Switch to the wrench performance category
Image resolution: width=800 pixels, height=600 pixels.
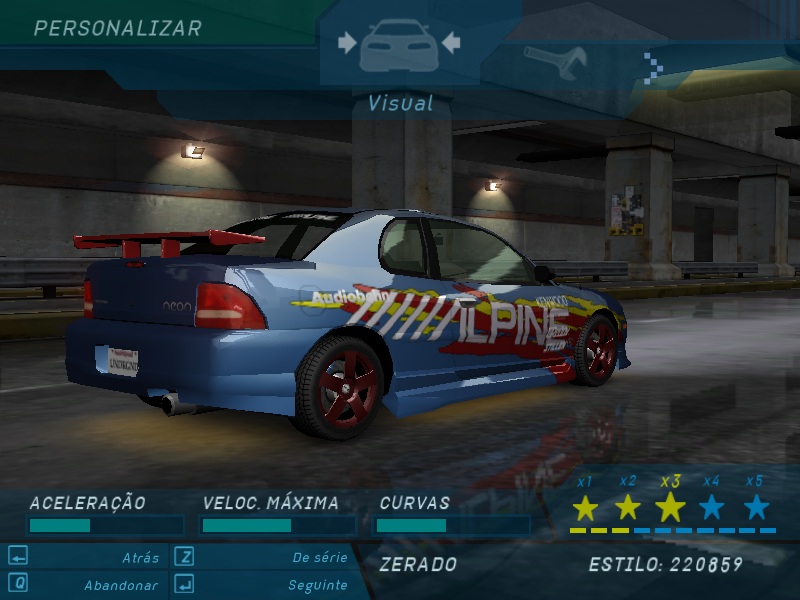555,62
